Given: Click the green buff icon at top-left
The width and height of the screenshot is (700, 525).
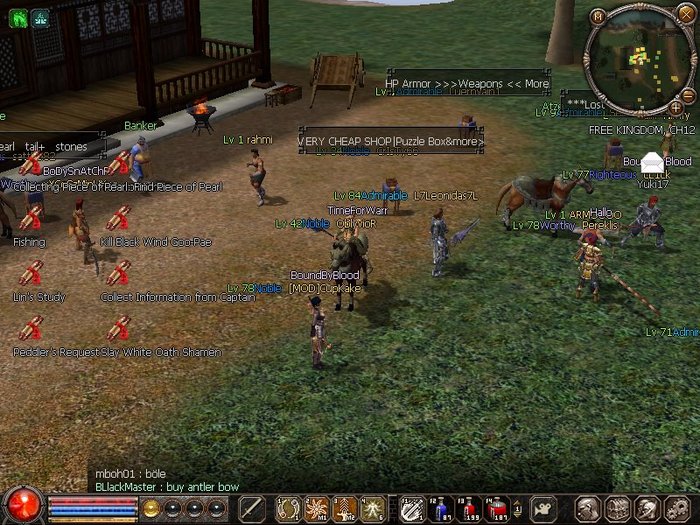Looking at the screenshot, I should click(17, 17).
